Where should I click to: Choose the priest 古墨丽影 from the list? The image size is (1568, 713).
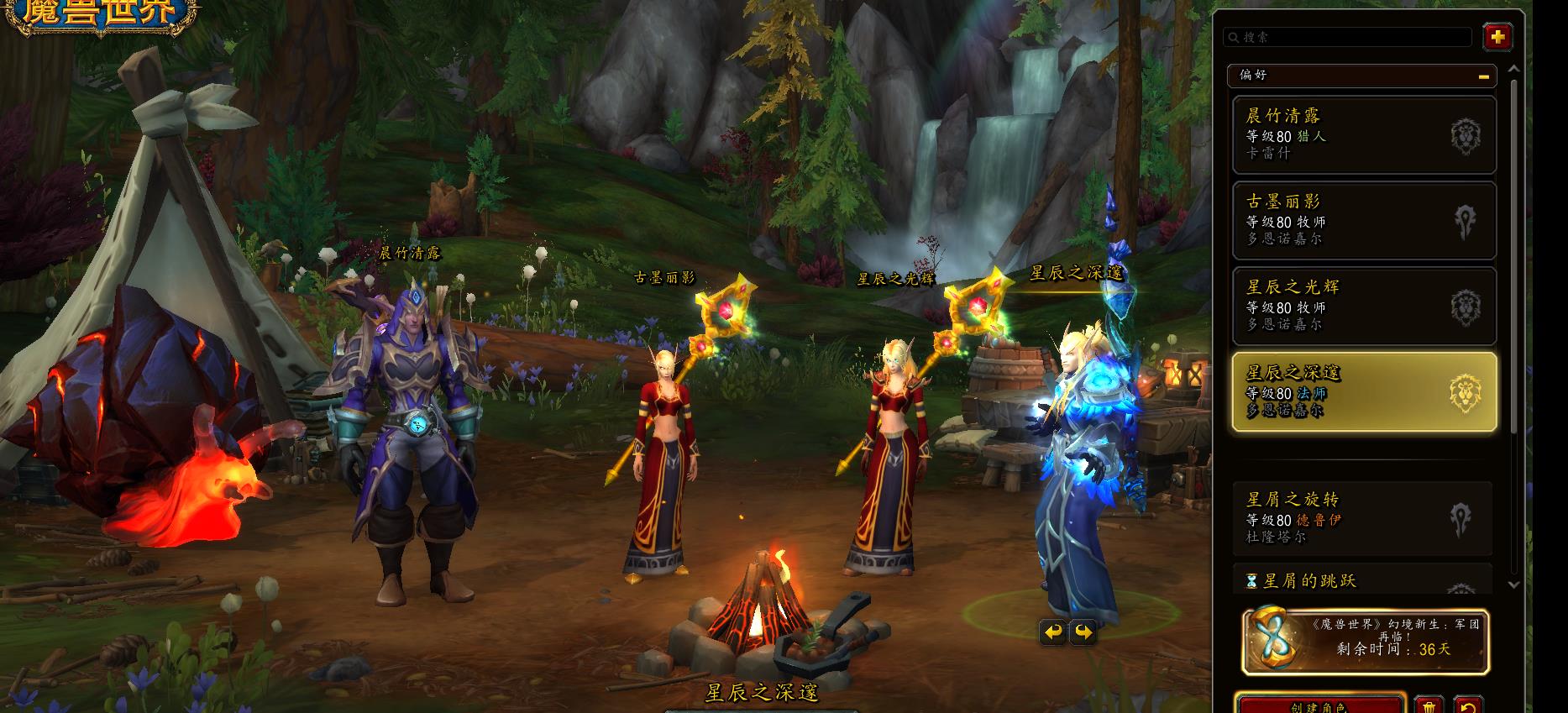1363,220
